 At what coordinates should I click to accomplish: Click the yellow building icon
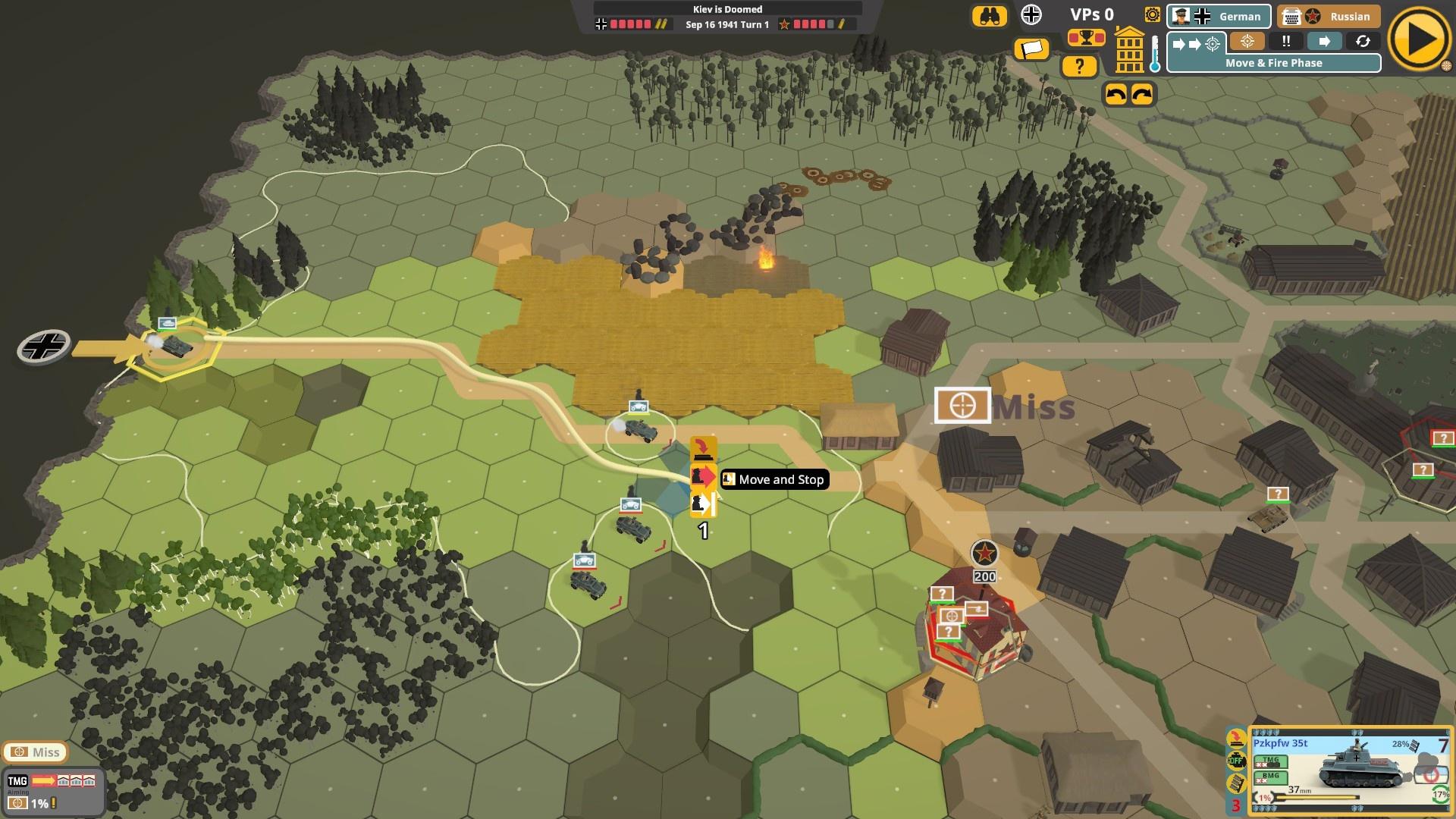pyautogui.click(x=1129, y=50)
